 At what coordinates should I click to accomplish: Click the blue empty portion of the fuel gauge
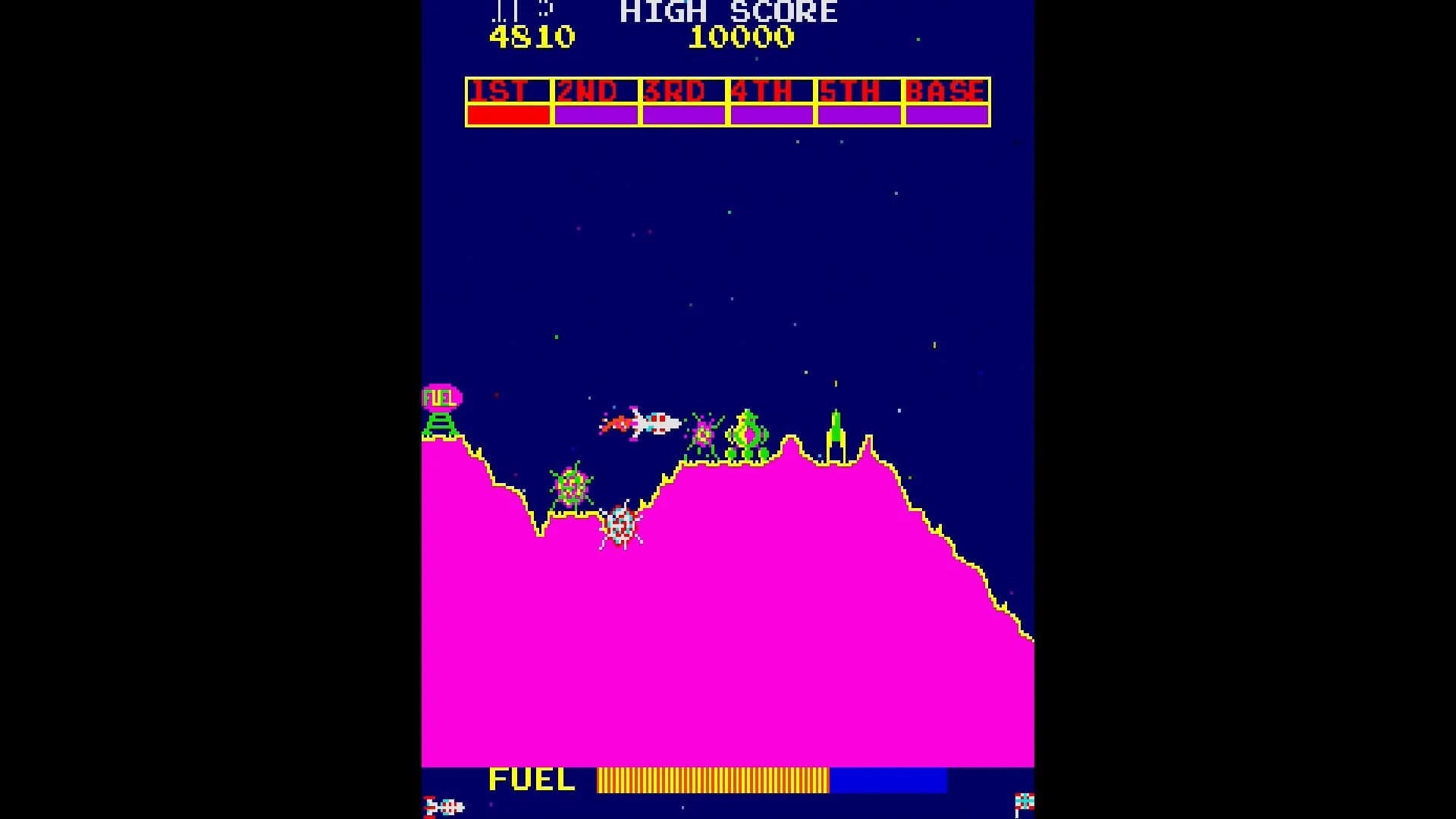click(887, 780)
